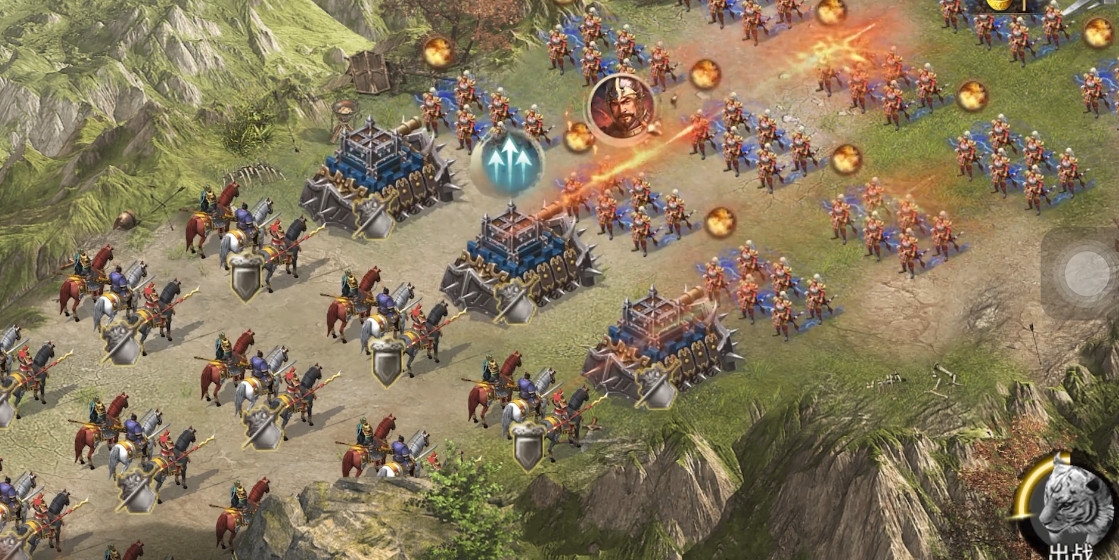Select the helmeted general's round portrait
The width and height of the screenshot is (1119, 560).
tap(621, 106)
